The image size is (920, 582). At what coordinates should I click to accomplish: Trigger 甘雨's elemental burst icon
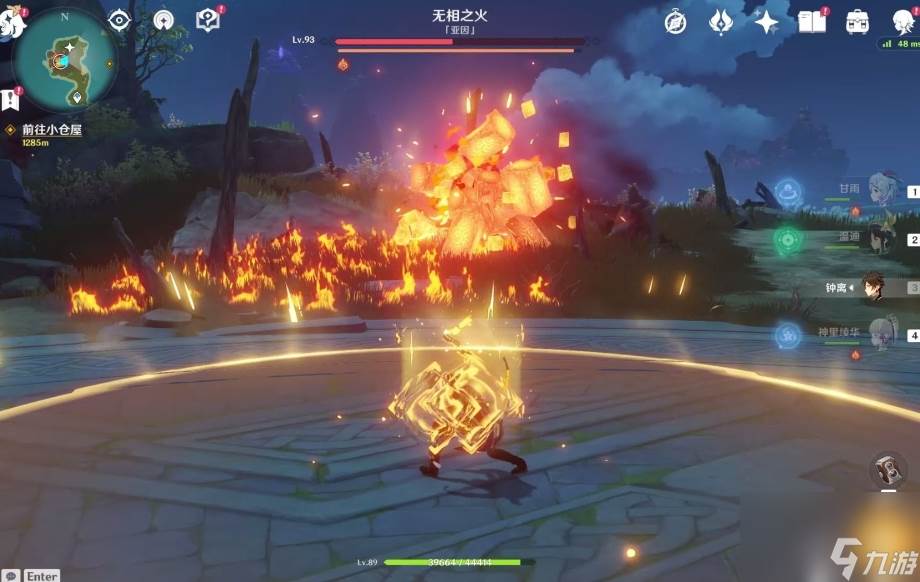coord(788,191)
